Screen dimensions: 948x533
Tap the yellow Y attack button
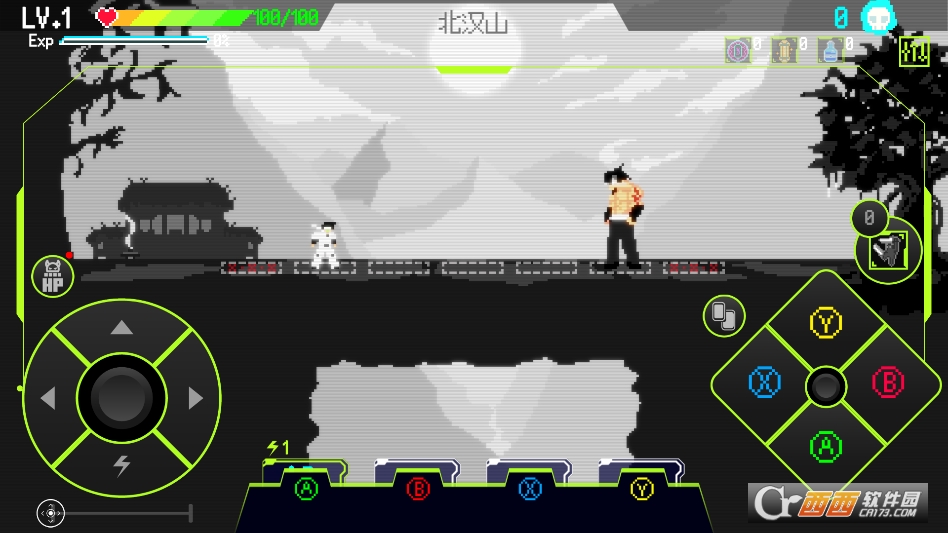[826, 323]
